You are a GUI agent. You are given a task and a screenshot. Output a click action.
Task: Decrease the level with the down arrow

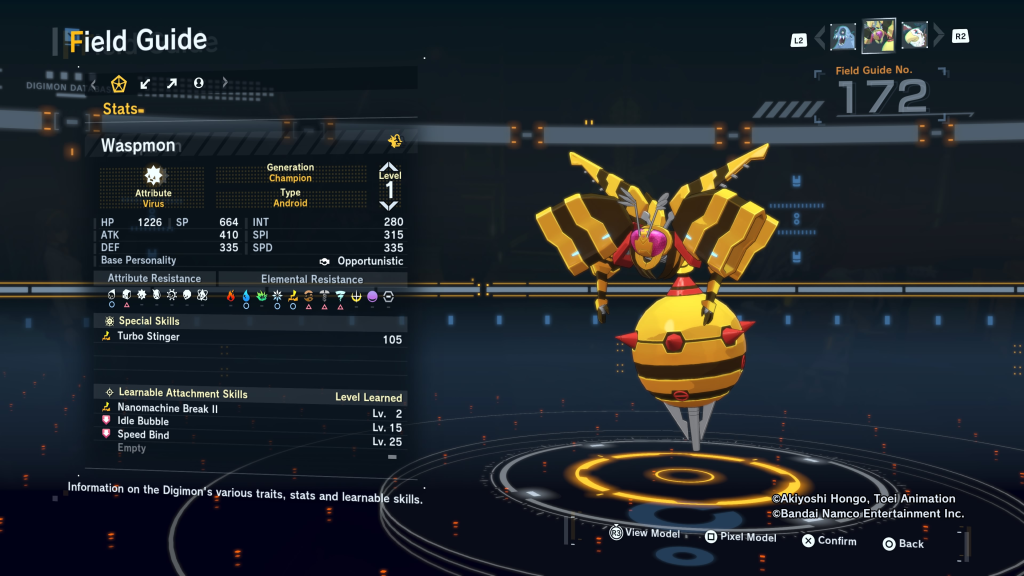(x=389, y=205)
